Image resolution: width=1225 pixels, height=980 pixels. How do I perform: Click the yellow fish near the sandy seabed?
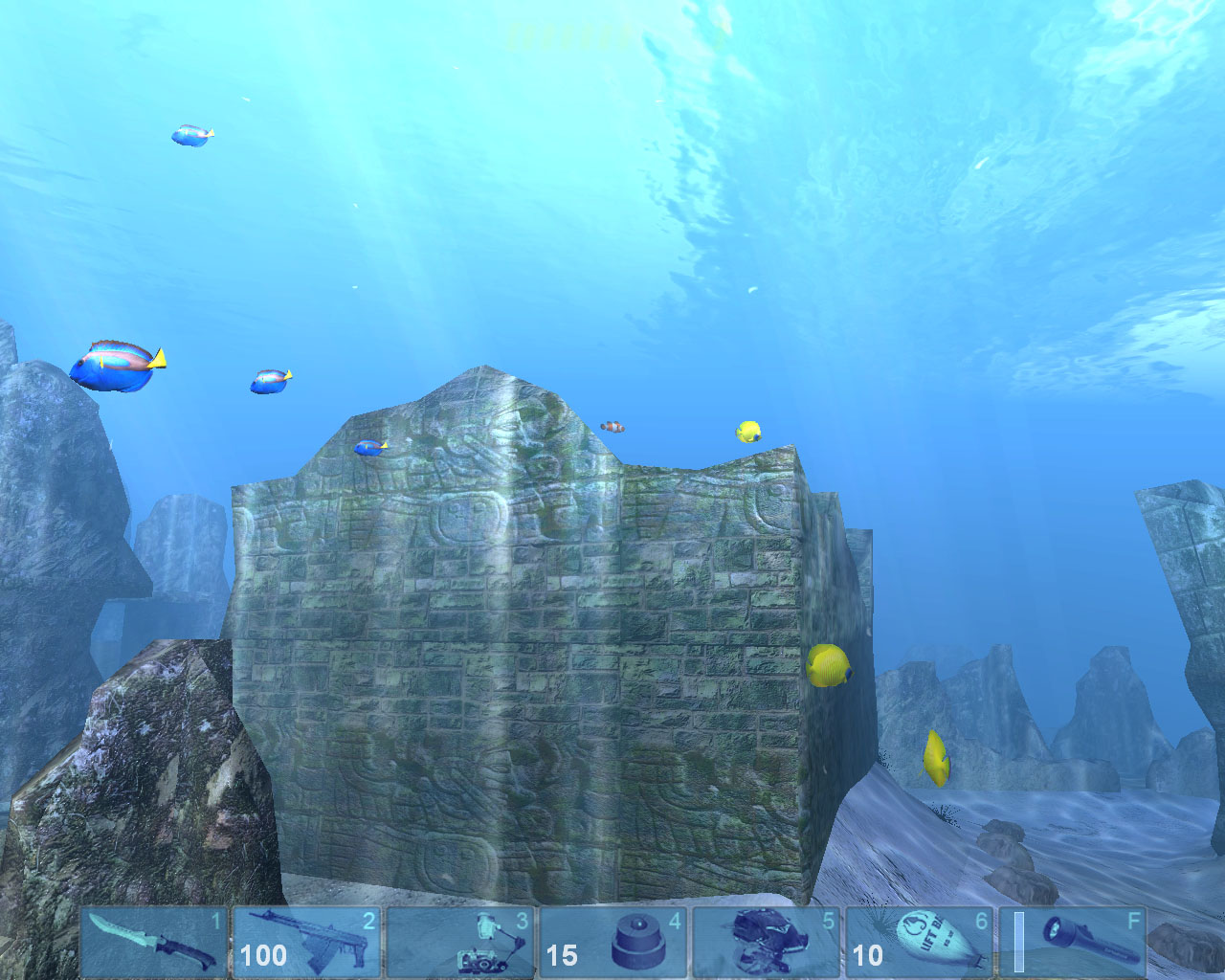point(935,756)
